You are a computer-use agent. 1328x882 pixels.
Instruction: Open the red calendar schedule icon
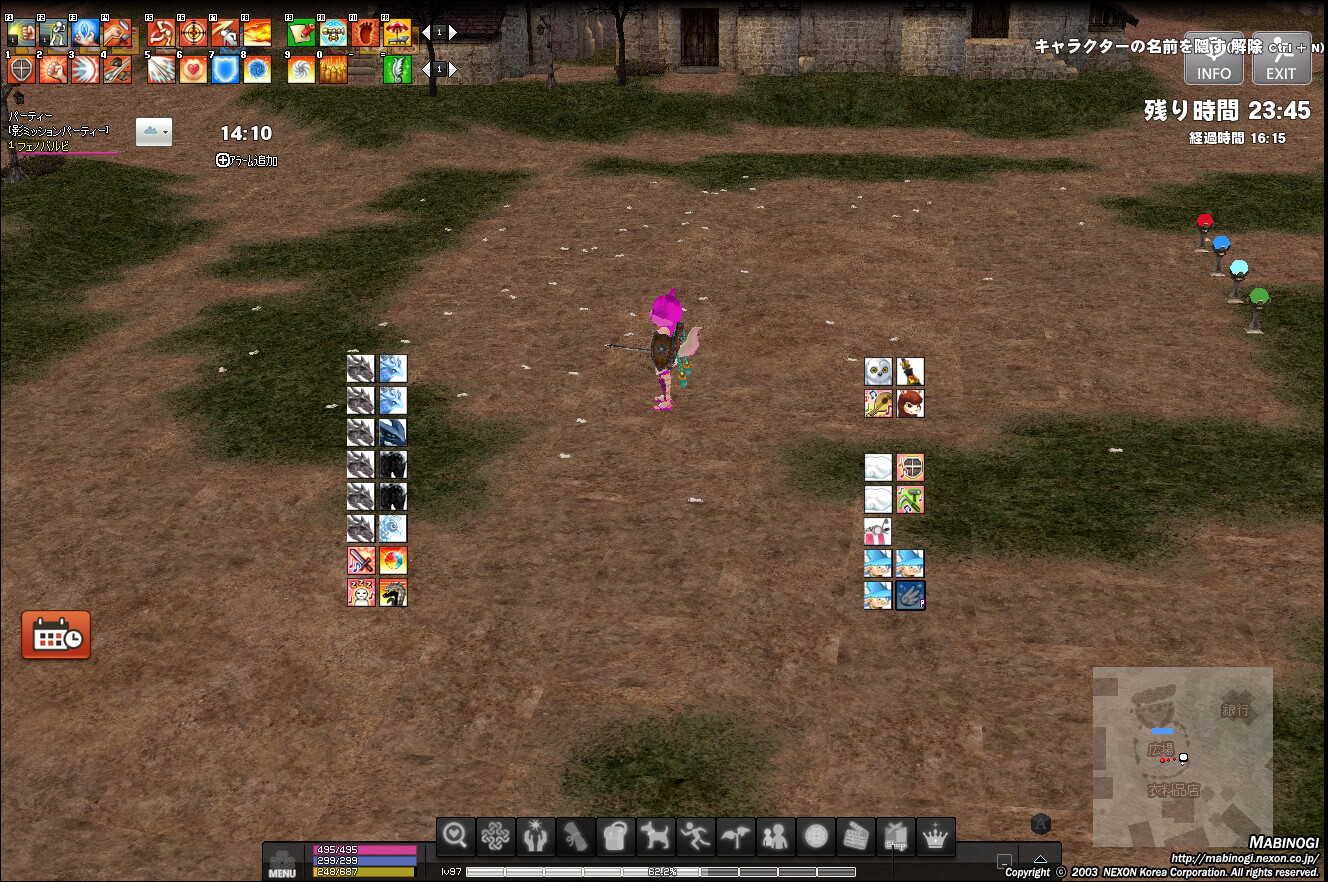click(56, 635)
